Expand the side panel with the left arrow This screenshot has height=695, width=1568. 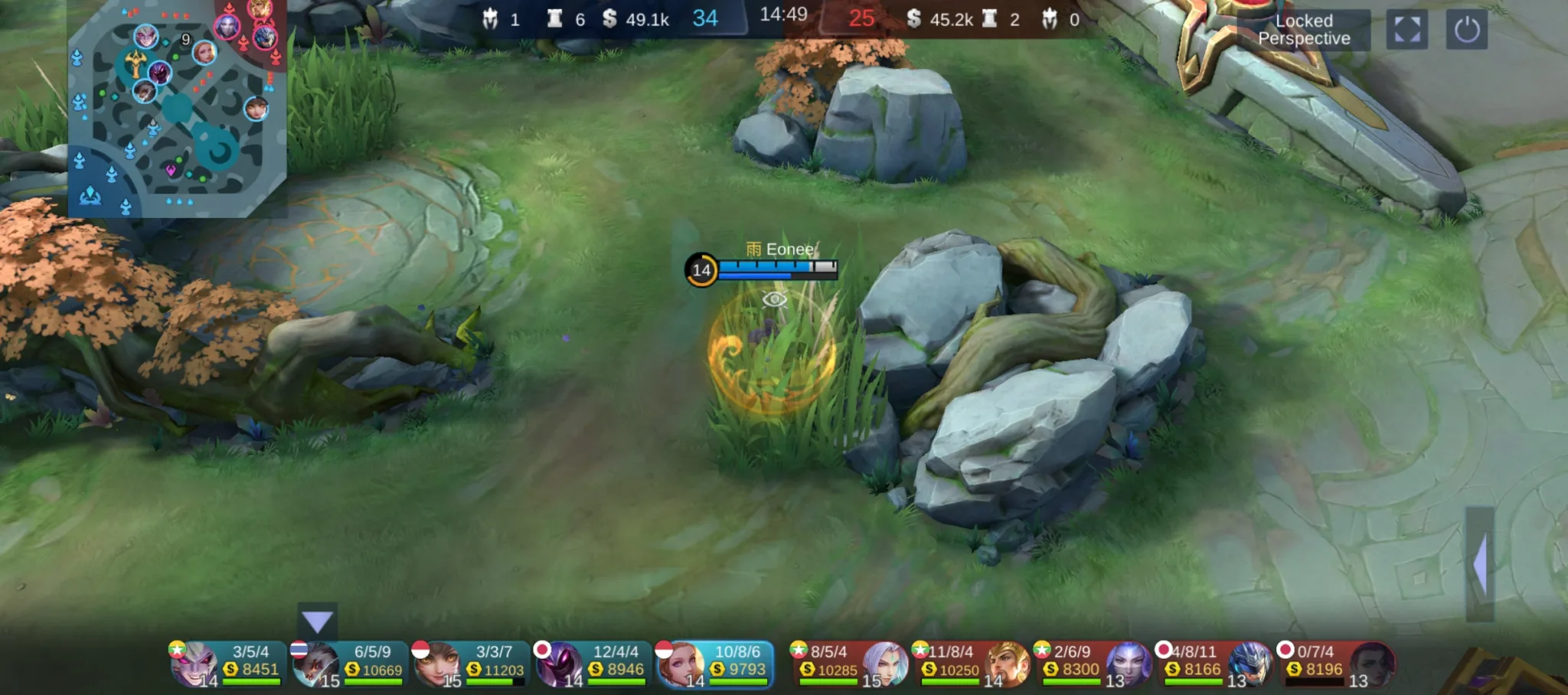point(1480,564)
